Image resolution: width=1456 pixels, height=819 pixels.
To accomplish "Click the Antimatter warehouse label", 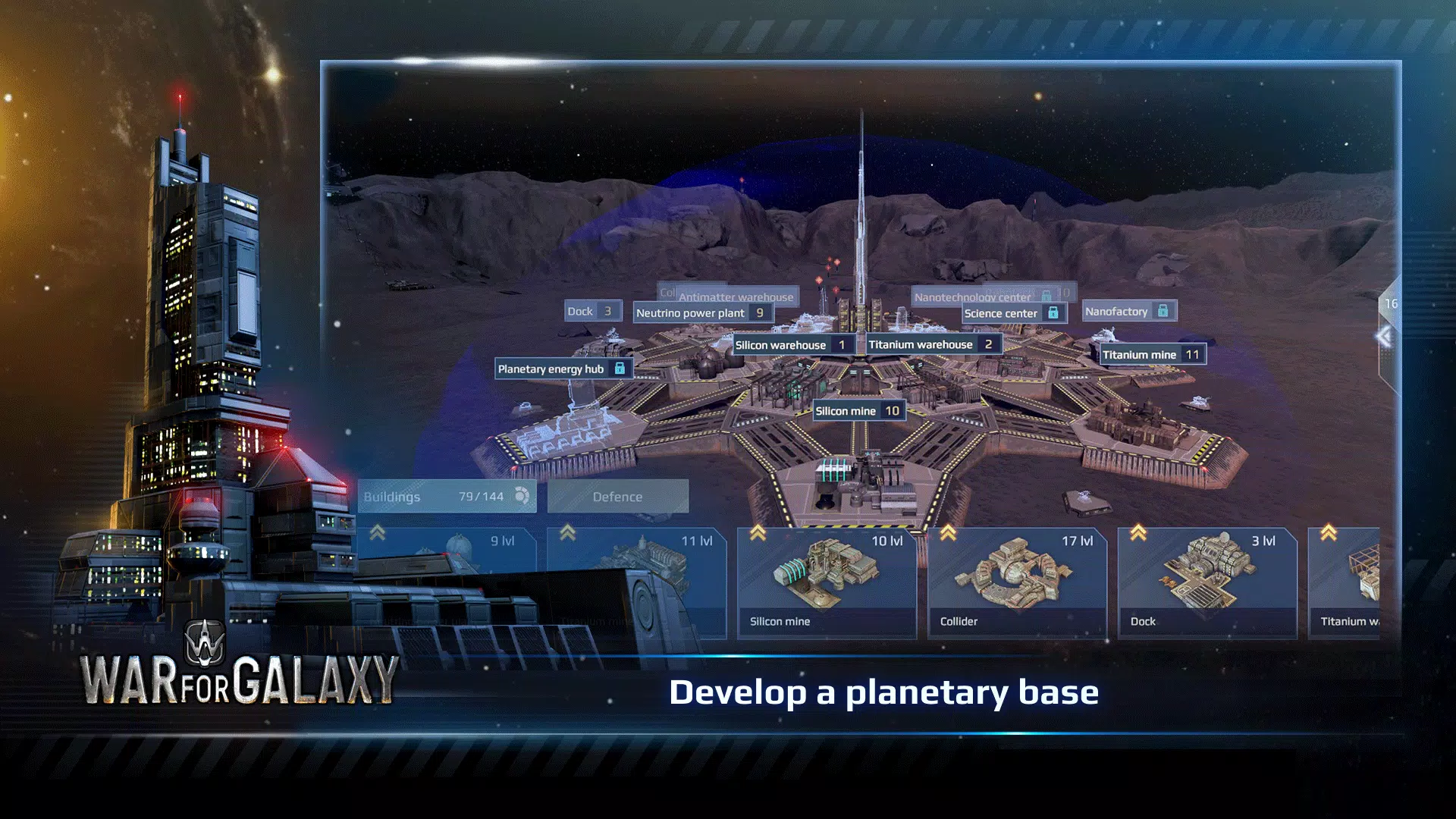I will pos(737,298).
